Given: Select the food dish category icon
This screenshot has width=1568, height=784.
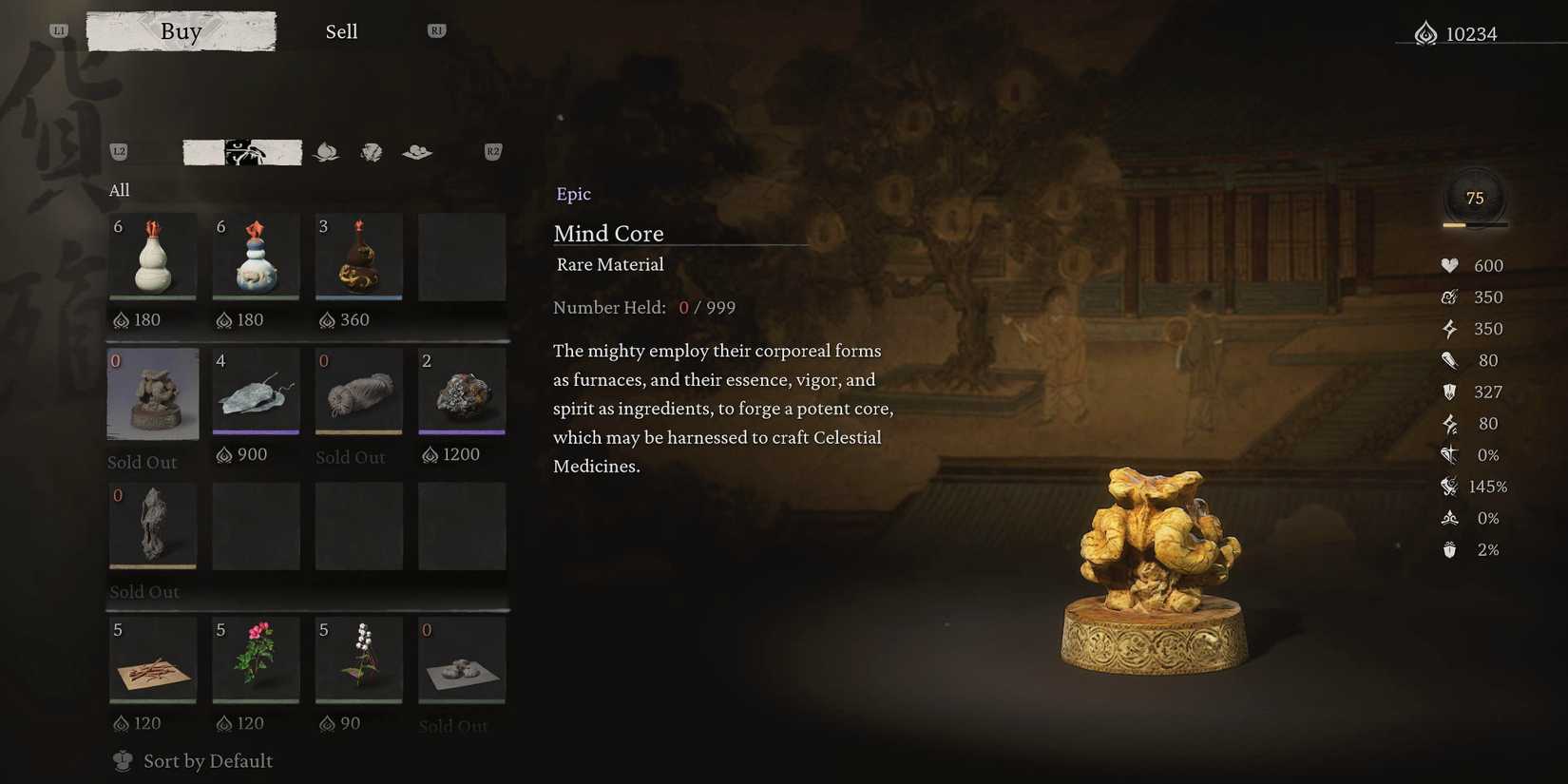Looking at the screenshot, I should [x=416, y=151].
